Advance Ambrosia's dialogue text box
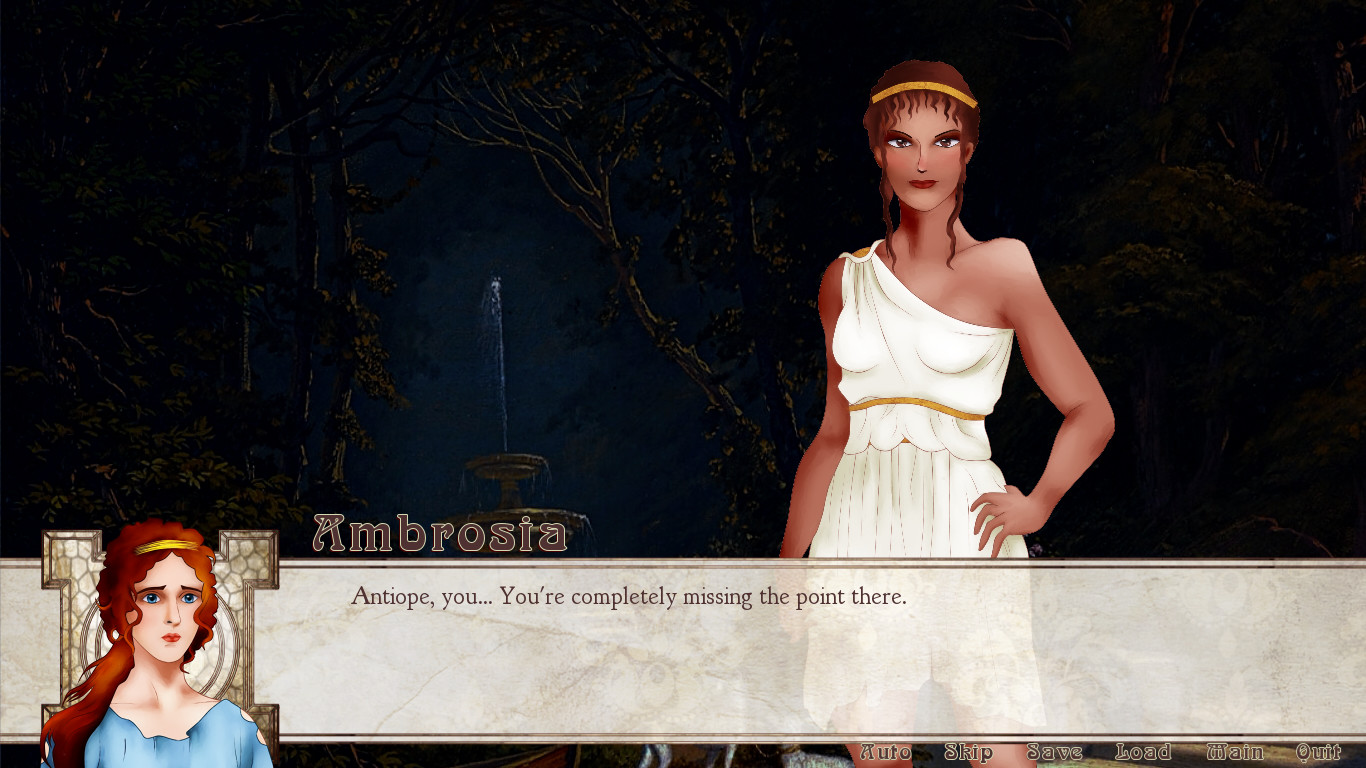Image resolution: width=1366 pixels, height=768 pixels. pos(700,650)
